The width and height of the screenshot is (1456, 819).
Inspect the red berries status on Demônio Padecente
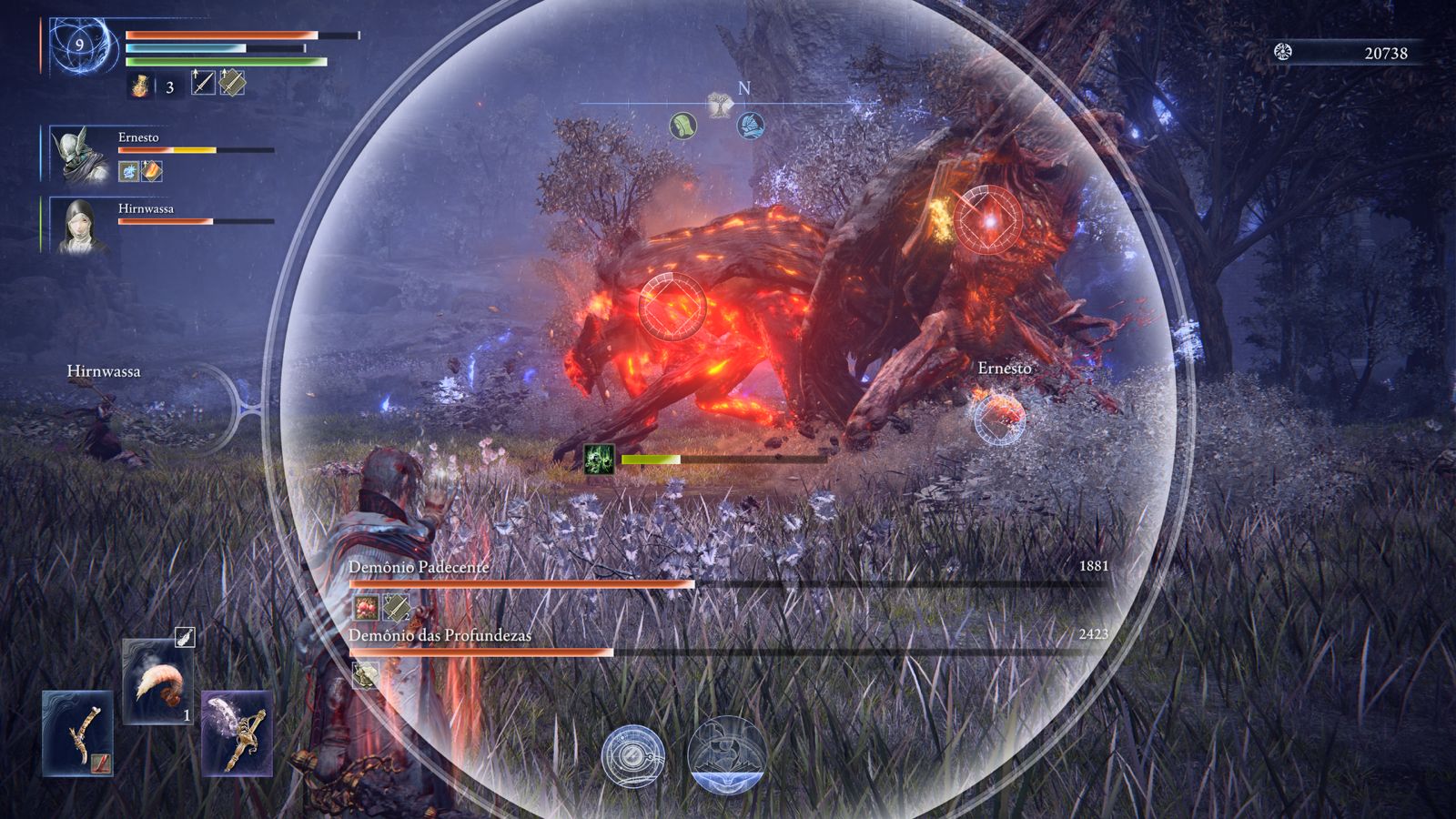(366, 606)
